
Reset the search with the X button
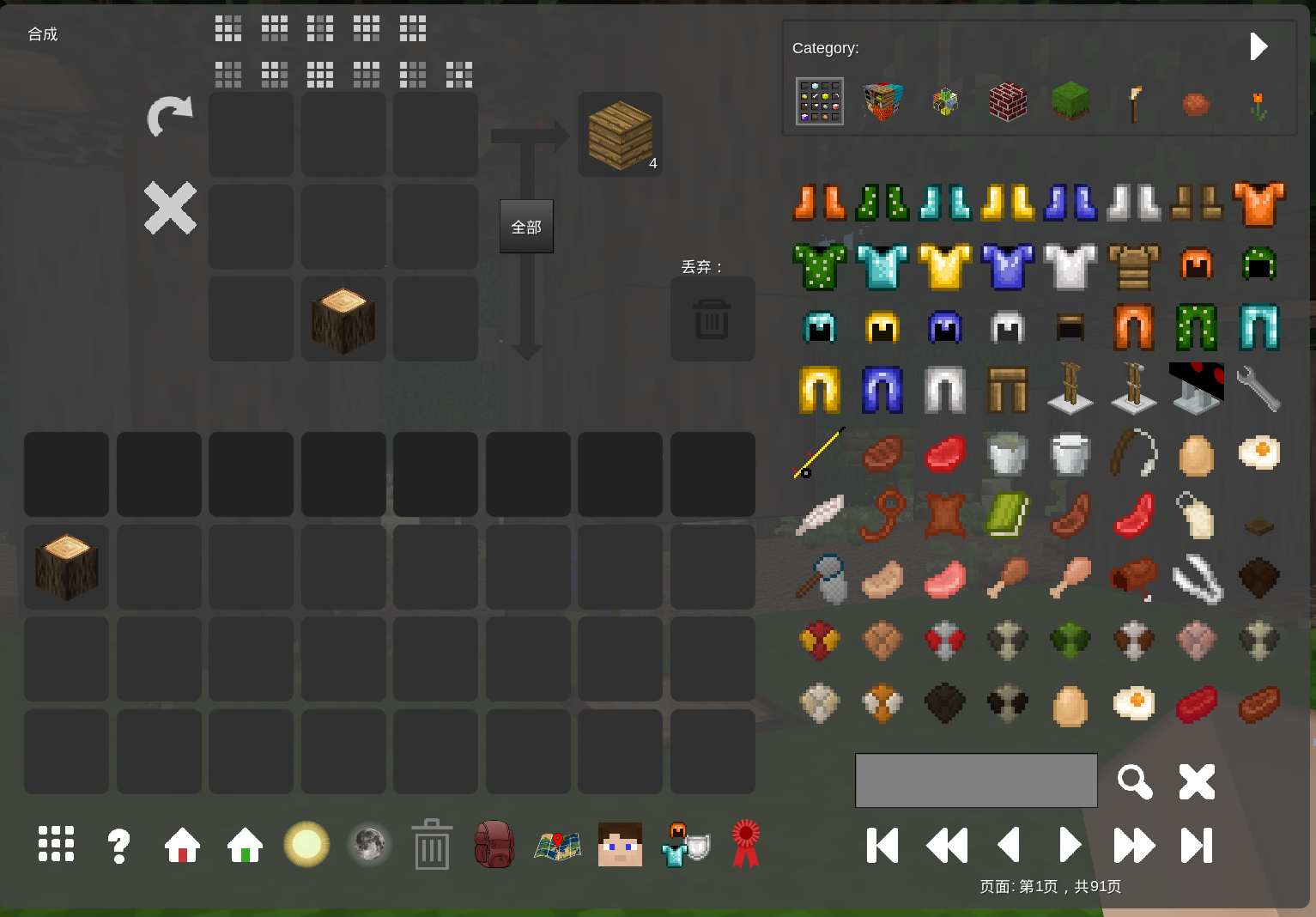pyautogui.click(x=1197, y=781)
